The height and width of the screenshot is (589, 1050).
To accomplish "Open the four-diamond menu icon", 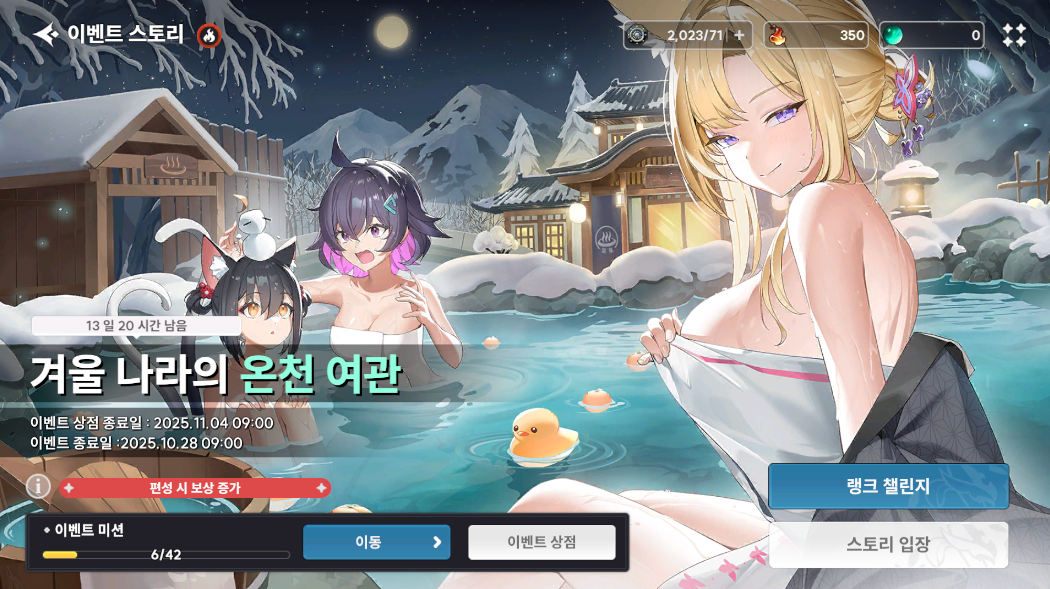I will (x=1014, y=35).
